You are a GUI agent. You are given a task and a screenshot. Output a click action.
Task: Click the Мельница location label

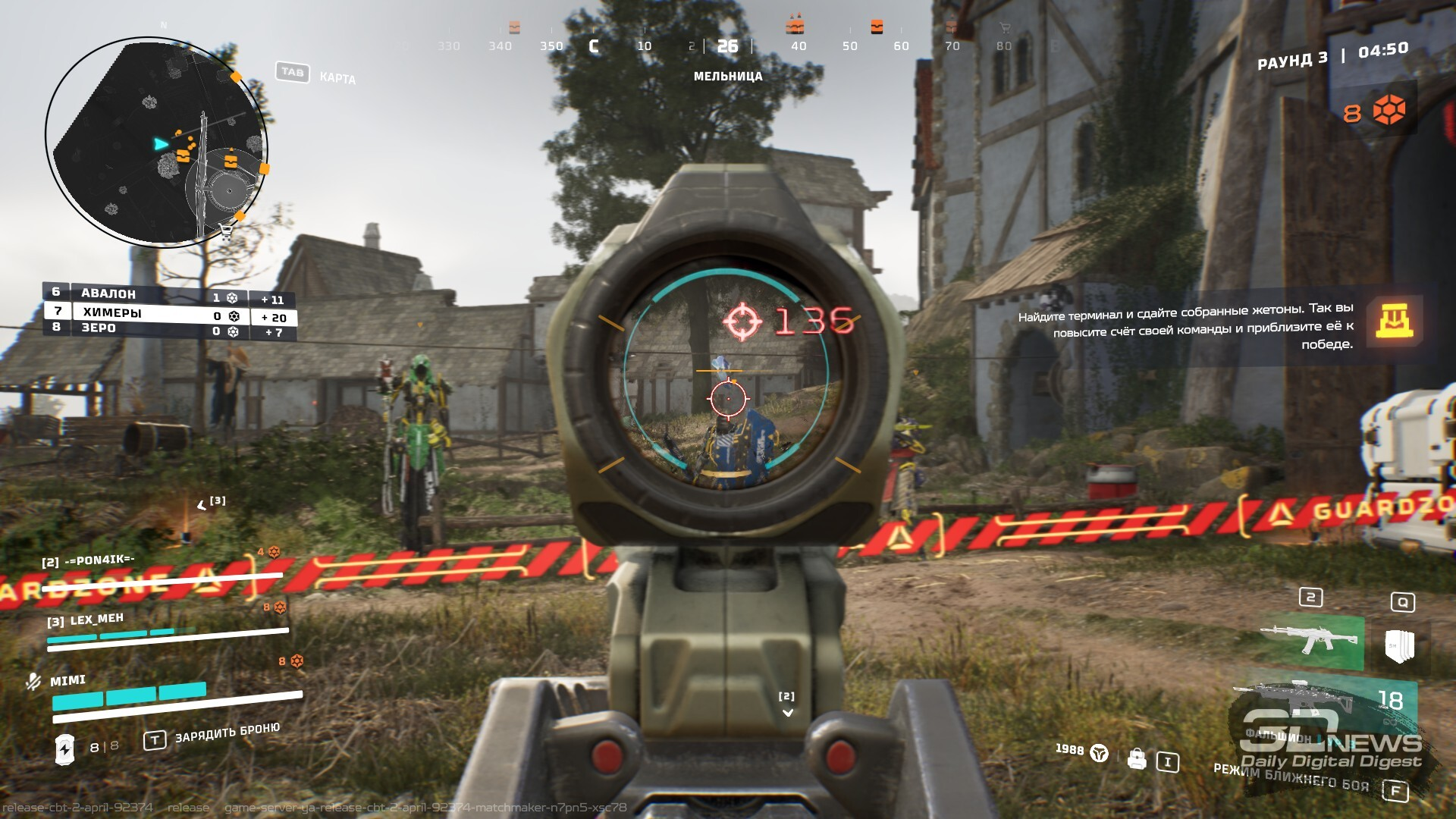(727, 76)
